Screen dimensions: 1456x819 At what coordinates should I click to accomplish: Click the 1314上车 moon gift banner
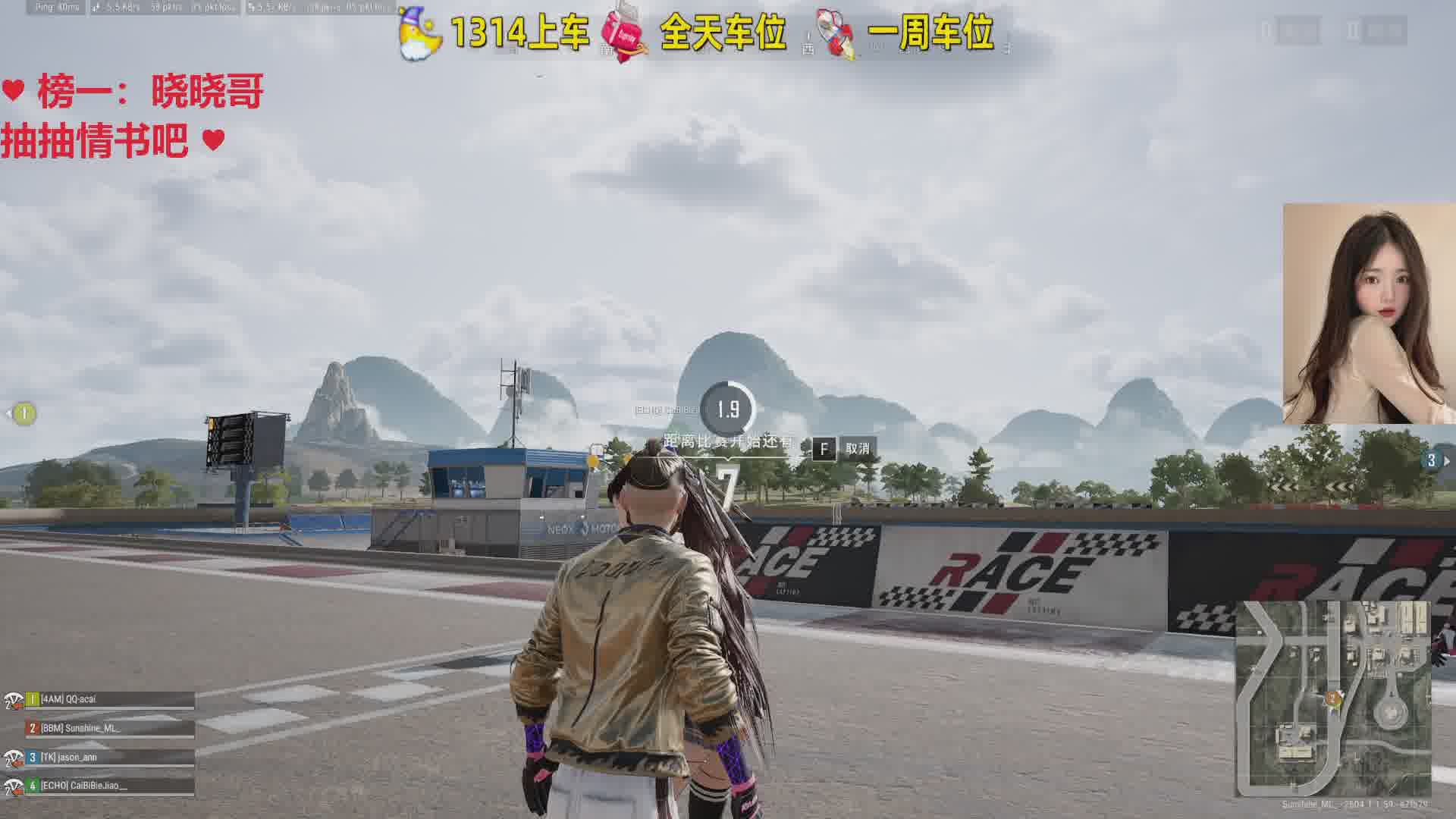click(x=494, y=33)
